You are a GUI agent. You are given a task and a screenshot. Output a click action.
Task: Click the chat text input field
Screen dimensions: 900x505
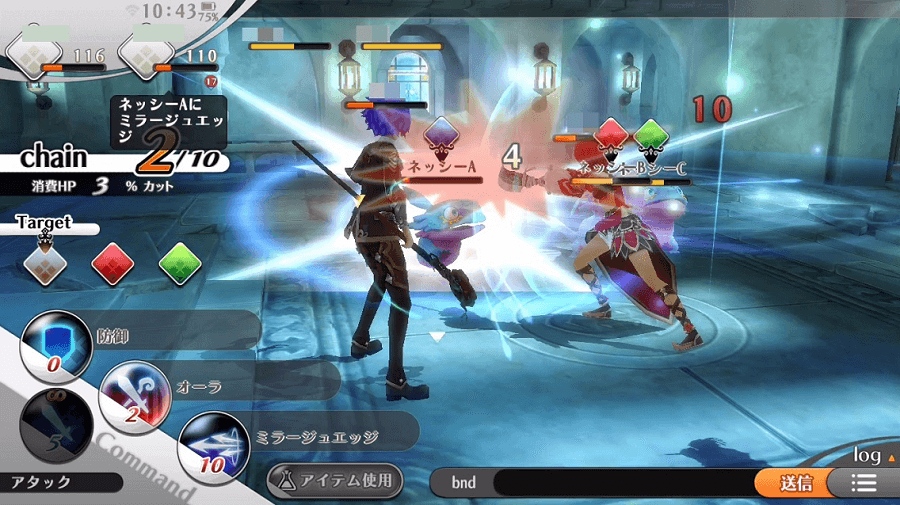pos(620,483)
